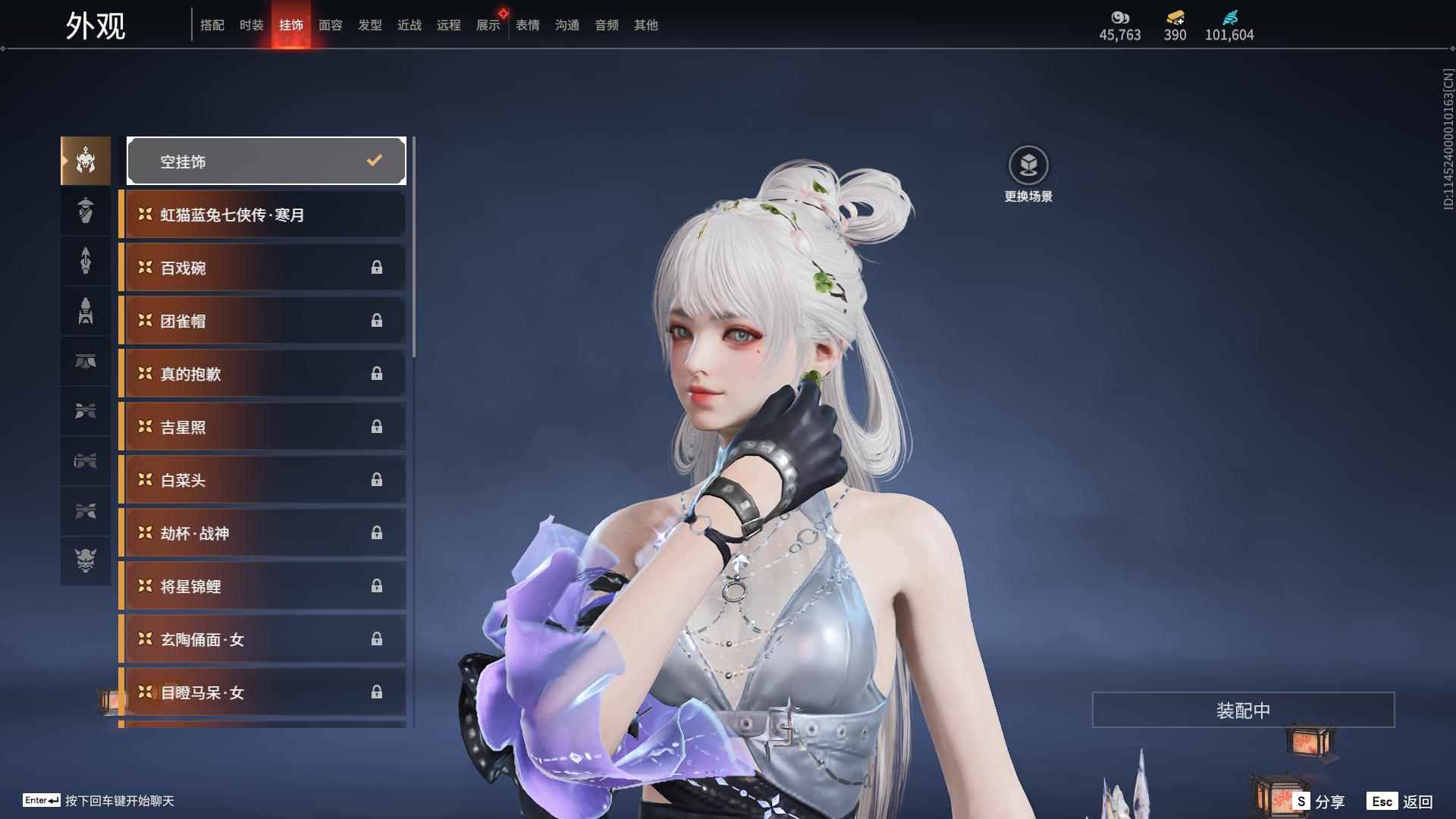
Task: Select the locked 百戏碗 accessory
Action: 263,268
